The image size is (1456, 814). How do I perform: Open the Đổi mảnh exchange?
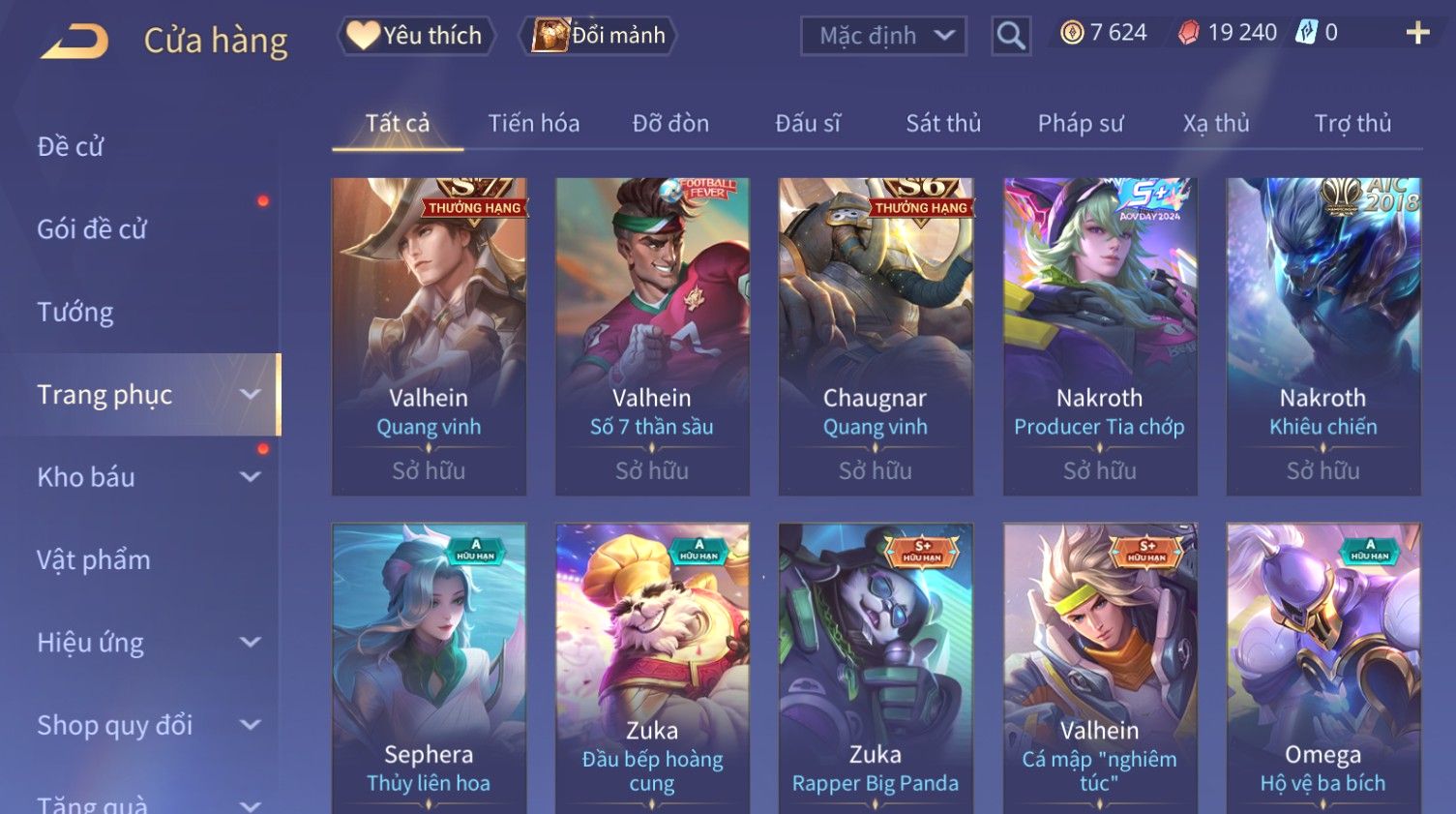(x=599, y=36)
